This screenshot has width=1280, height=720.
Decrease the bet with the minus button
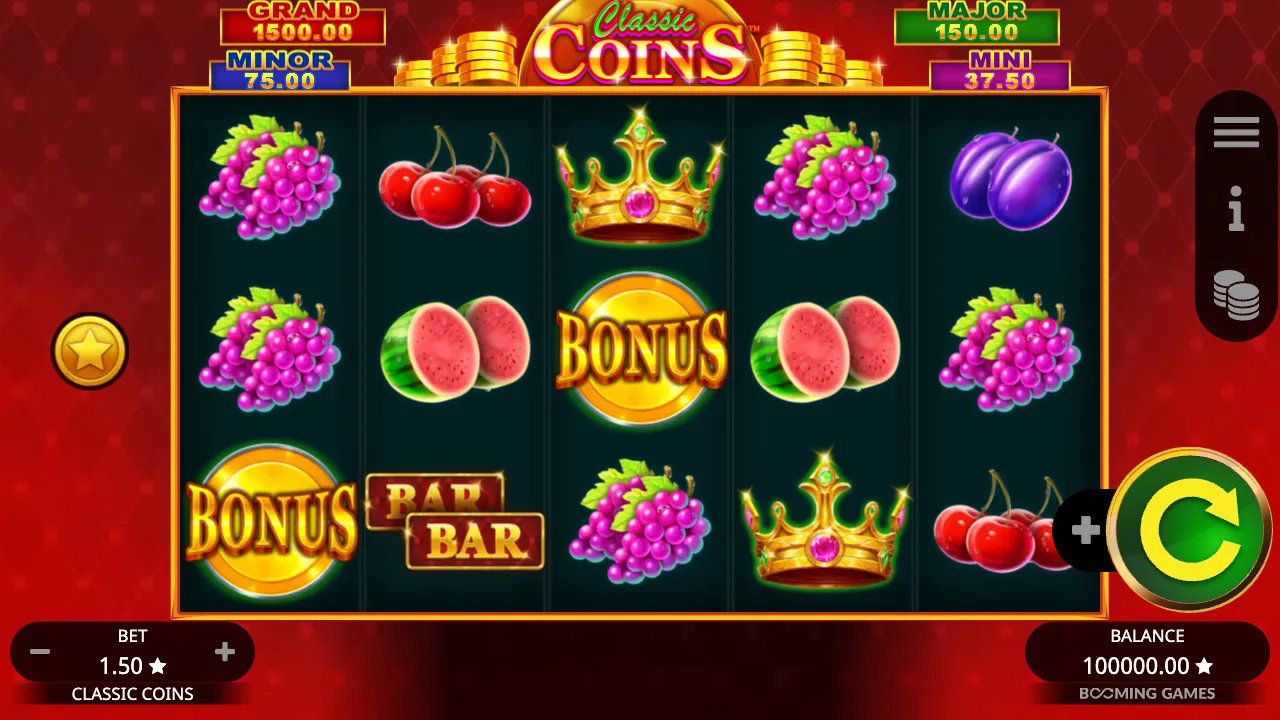(40, 651)
